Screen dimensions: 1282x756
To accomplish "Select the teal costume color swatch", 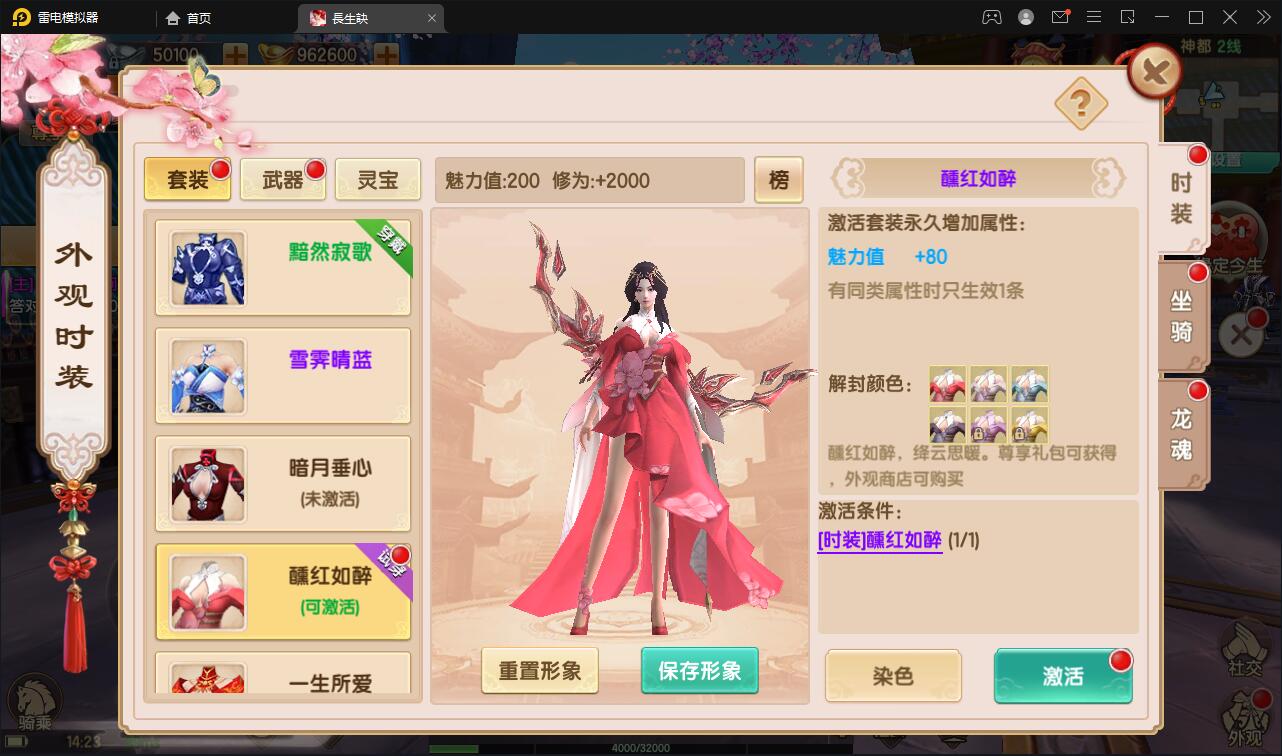I will tap(1030, 385).
